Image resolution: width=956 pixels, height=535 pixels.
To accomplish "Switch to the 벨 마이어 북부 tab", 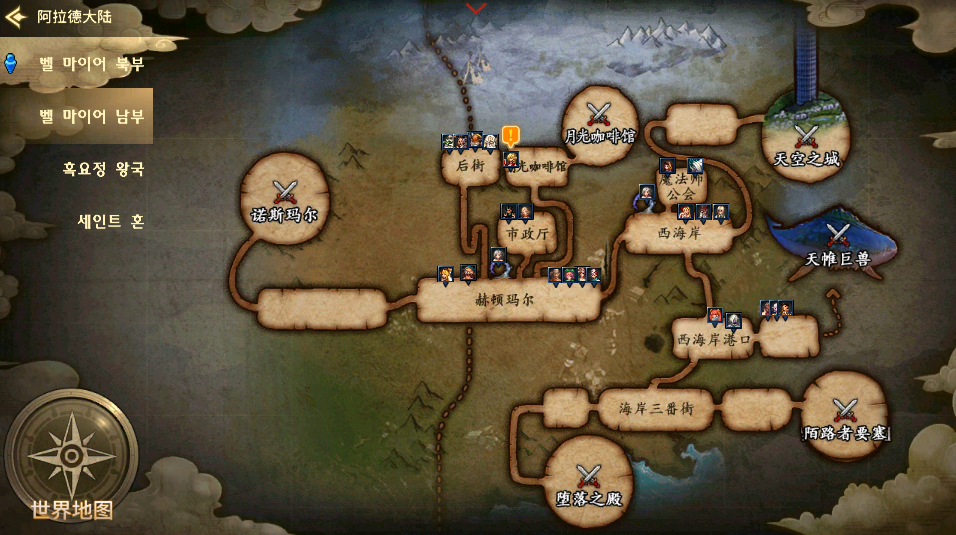I will (91, 64).
